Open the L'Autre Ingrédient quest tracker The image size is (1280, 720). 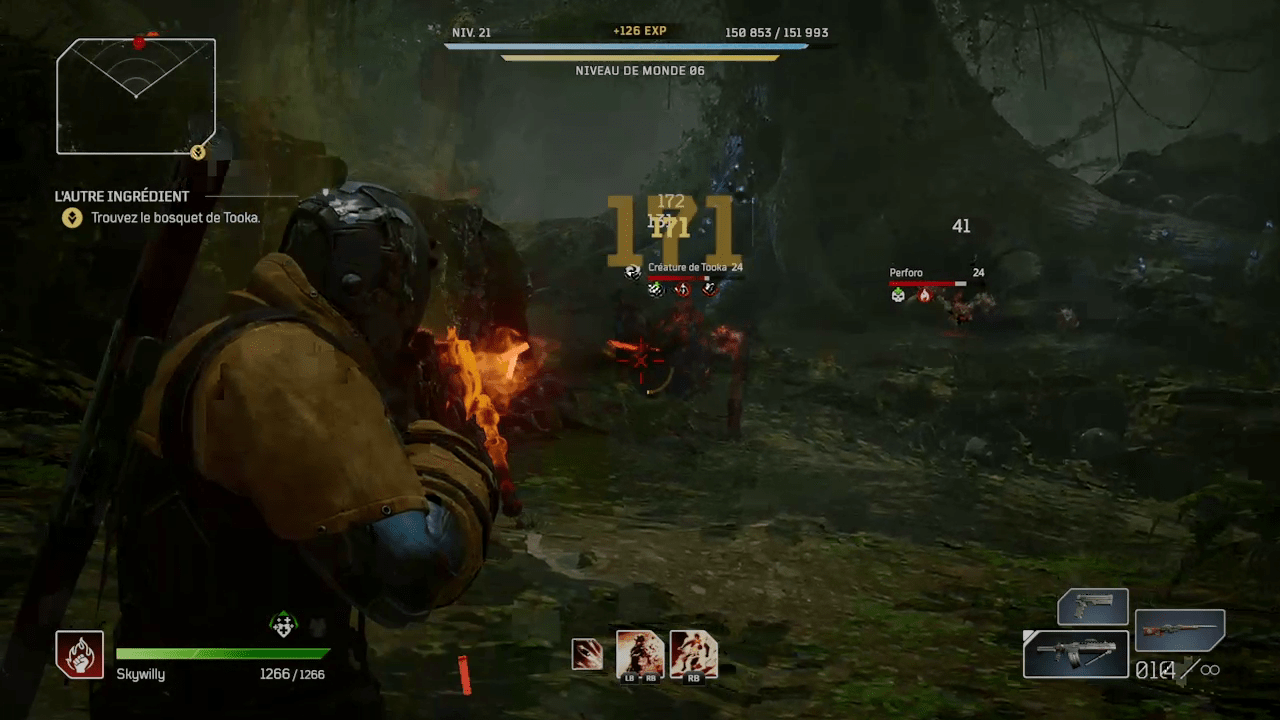point(122,197)
